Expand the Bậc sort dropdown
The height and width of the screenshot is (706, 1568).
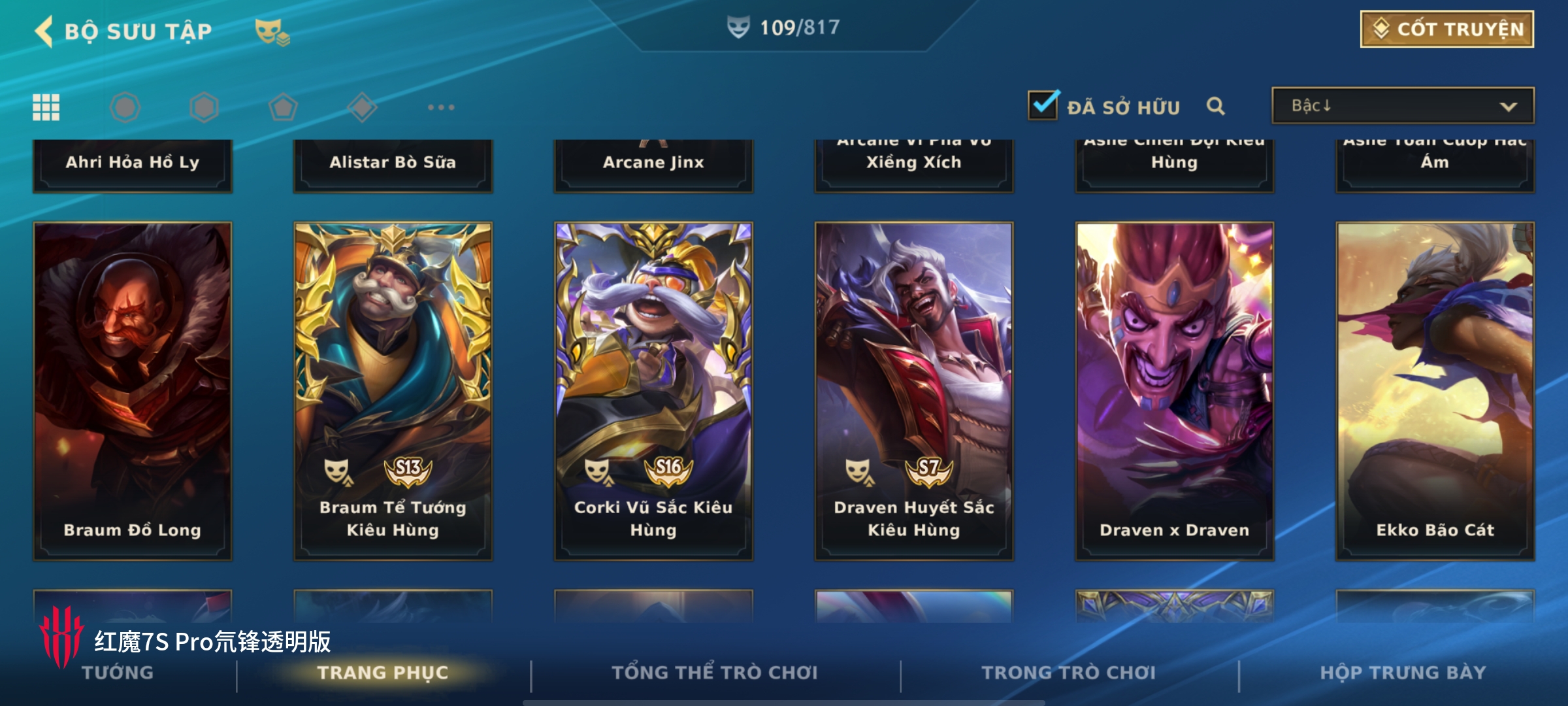point(1402,106)
